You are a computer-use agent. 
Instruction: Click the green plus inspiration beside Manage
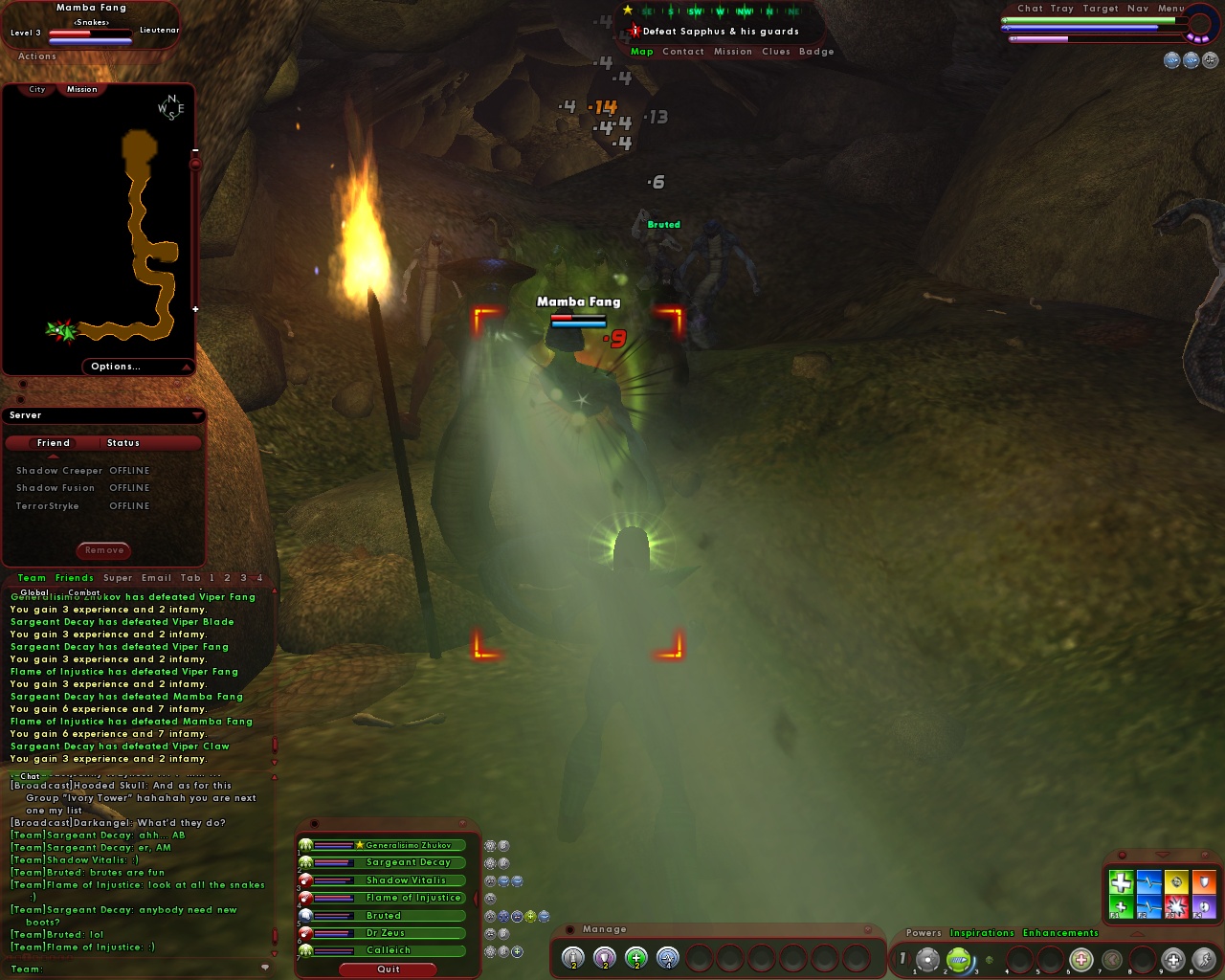[635, 958]
